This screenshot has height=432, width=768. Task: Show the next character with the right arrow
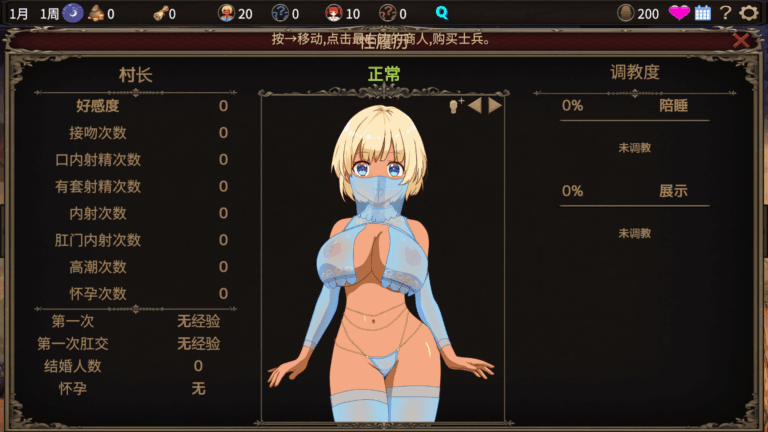495,105
